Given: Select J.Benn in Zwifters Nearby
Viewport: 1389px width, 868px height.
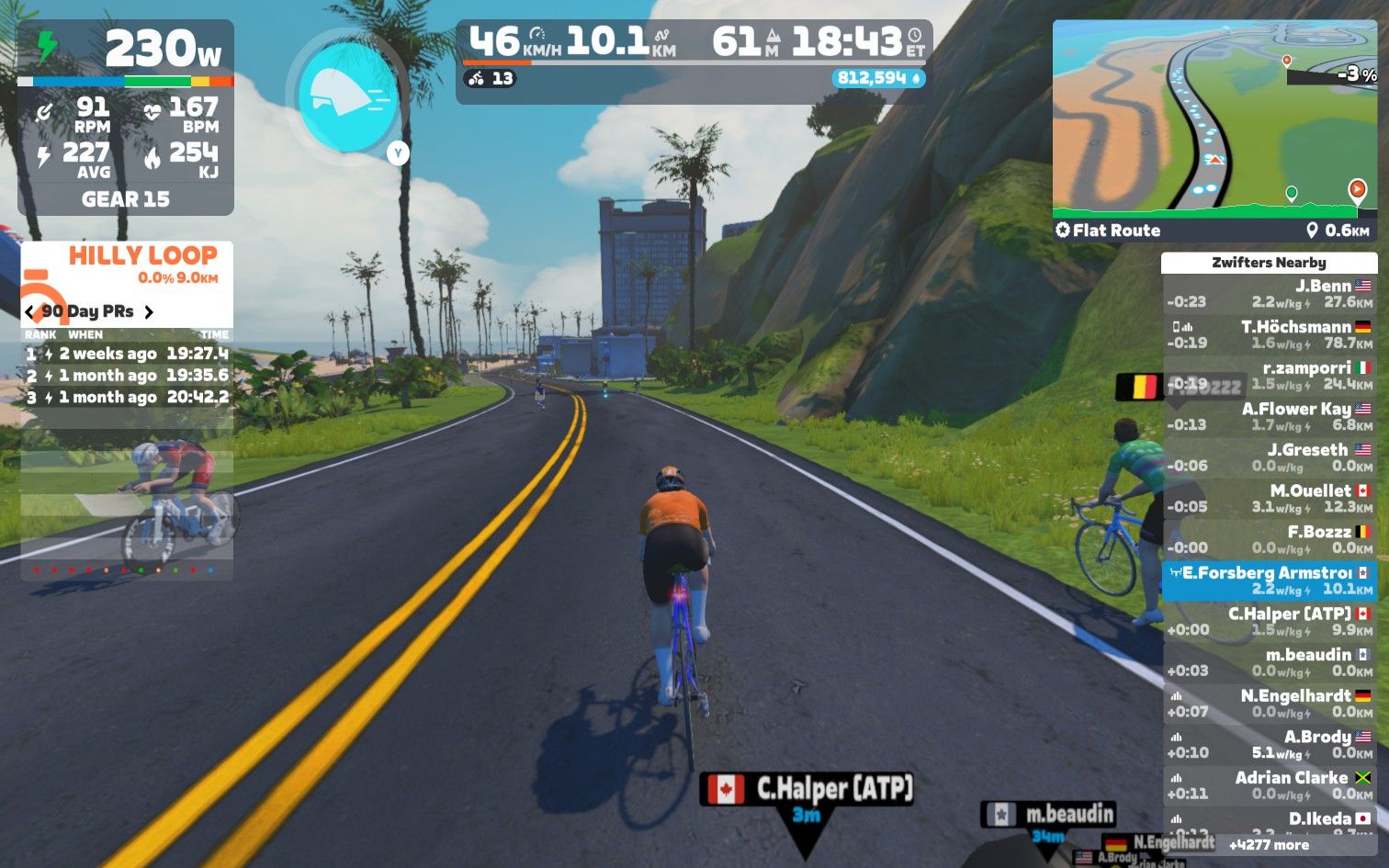Looking at the screenshot, I should tap(1270, 294).
